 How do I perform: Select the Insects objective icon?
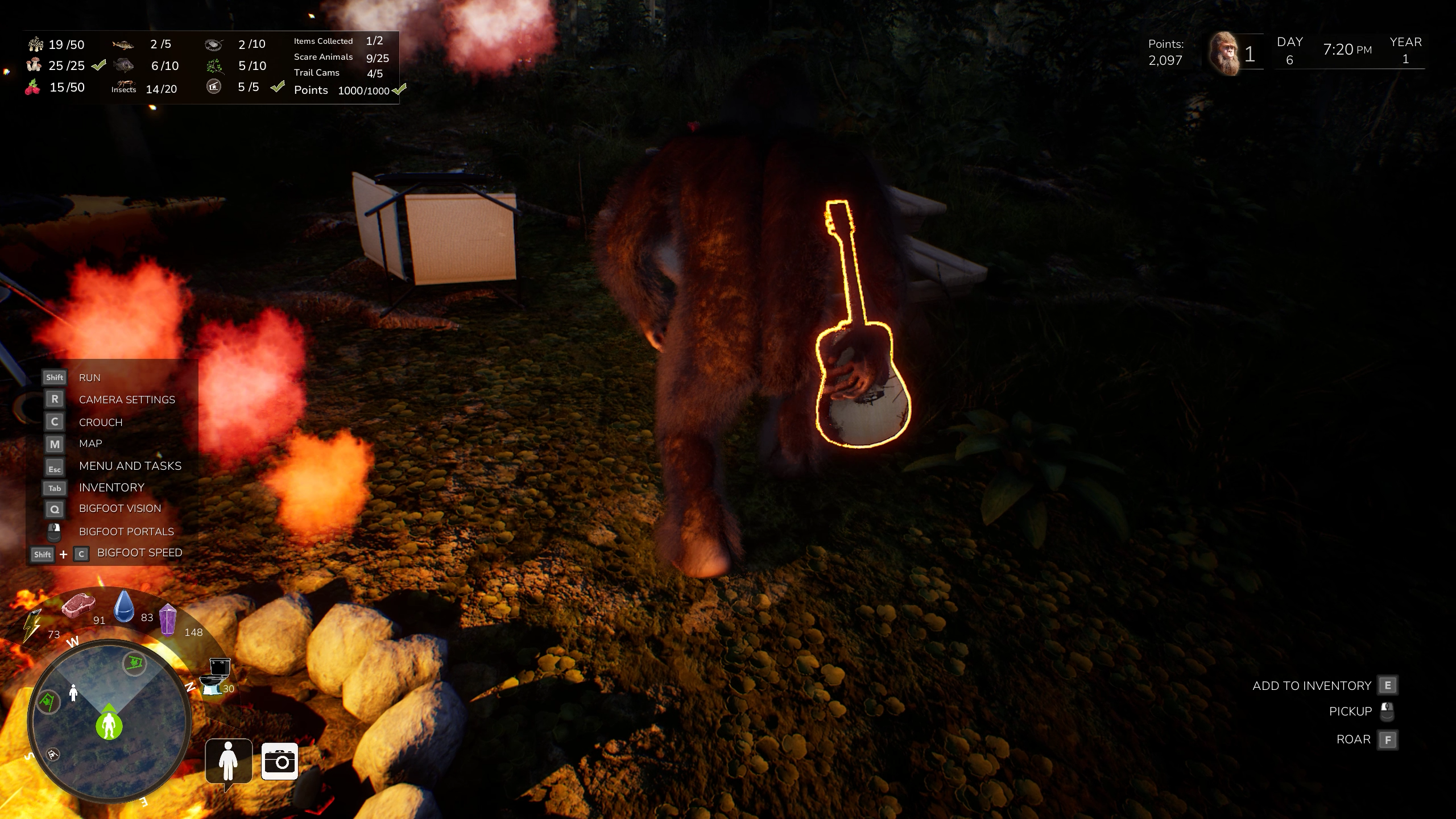coord(123,87)
